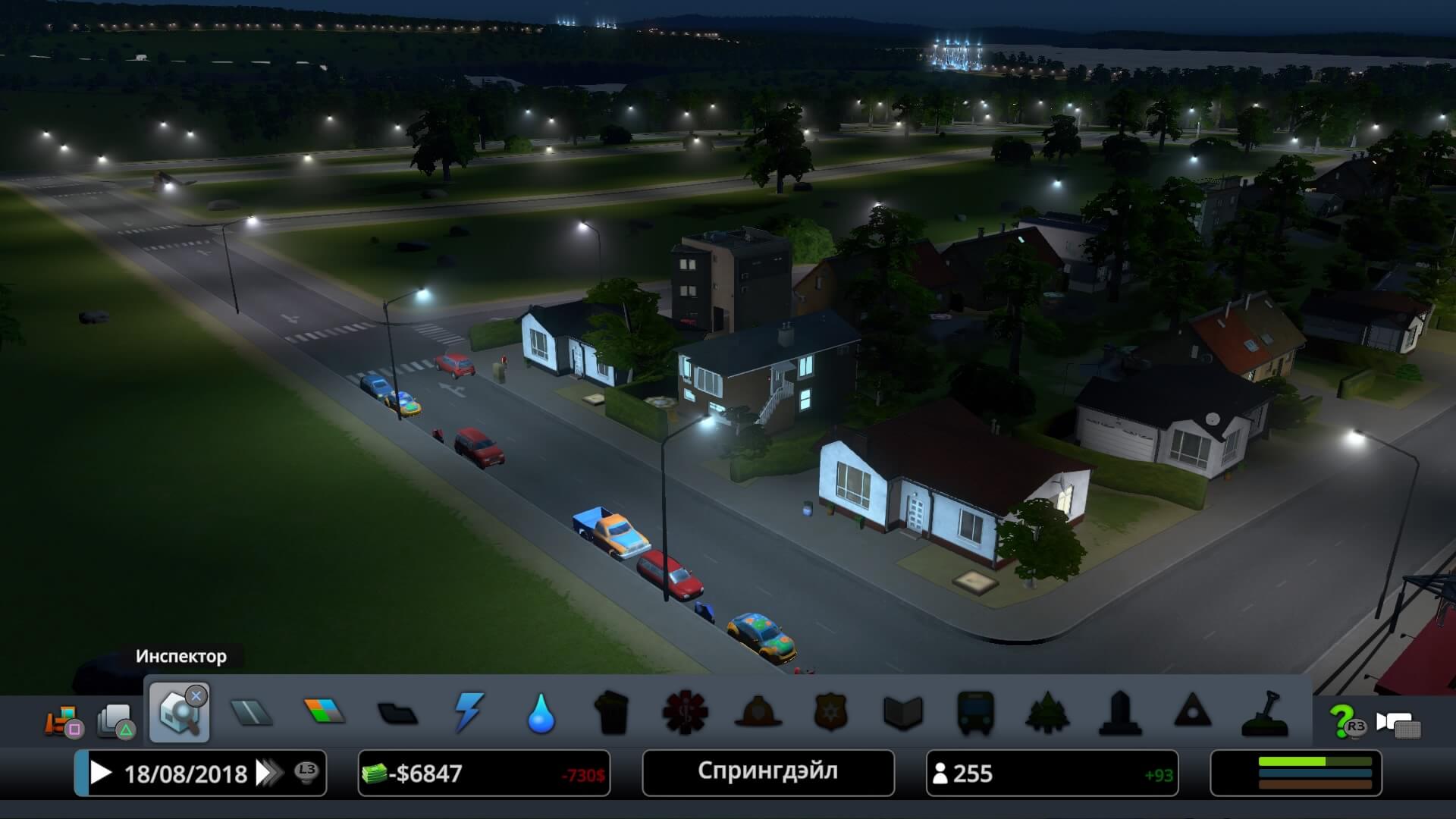
Task: Open the colored zoning tool
Action: click(324, 713)
